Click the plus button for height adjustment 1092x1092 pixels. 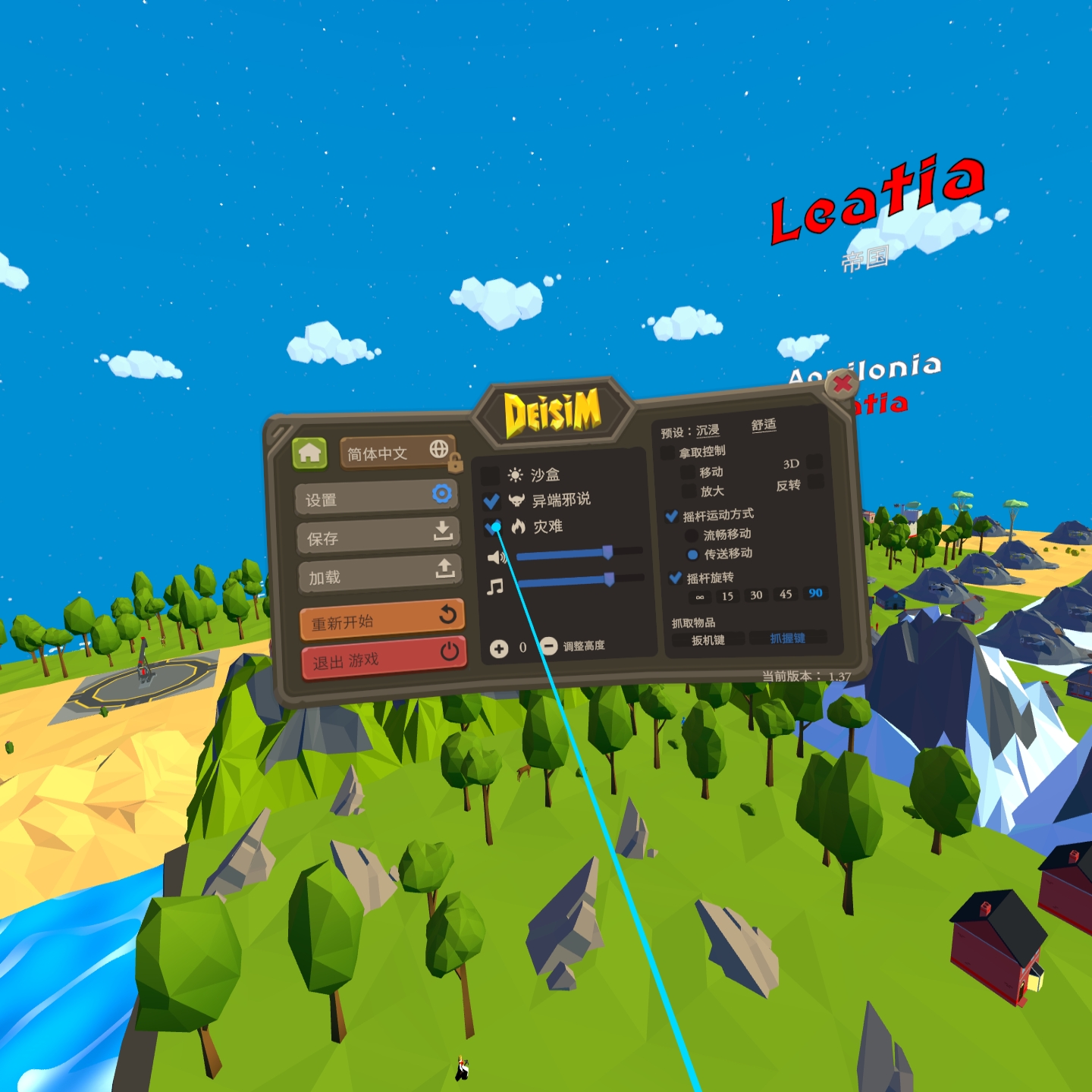tap(498, 648)
